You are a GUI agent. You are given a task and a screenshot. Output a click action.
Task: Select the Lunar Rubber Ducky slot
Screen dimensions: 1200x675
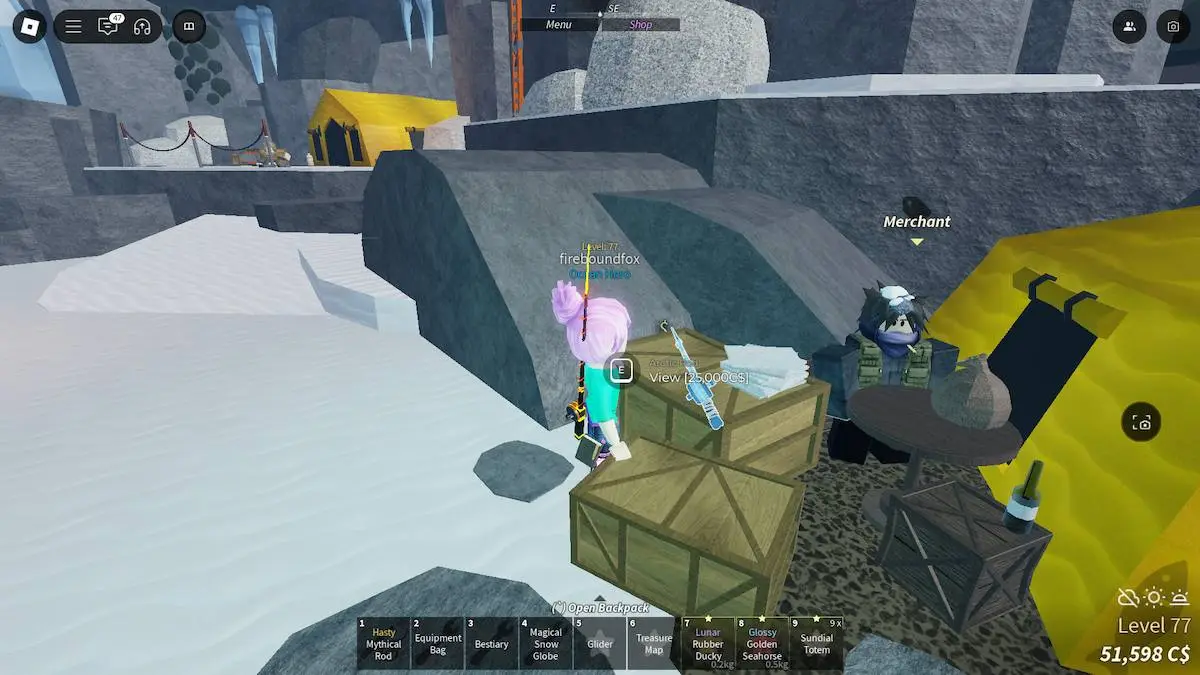point(708,643)
